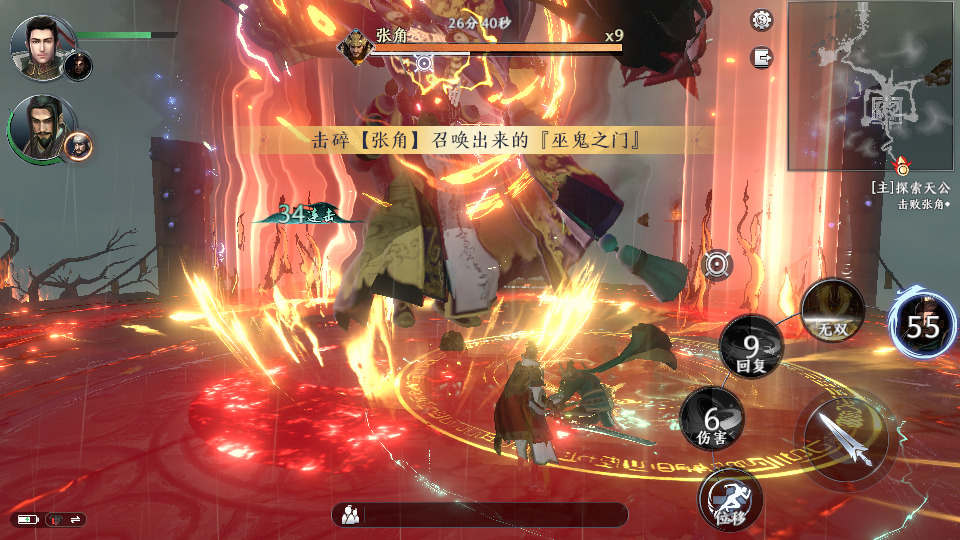Switch to the second hero portrait

[40, 125]
